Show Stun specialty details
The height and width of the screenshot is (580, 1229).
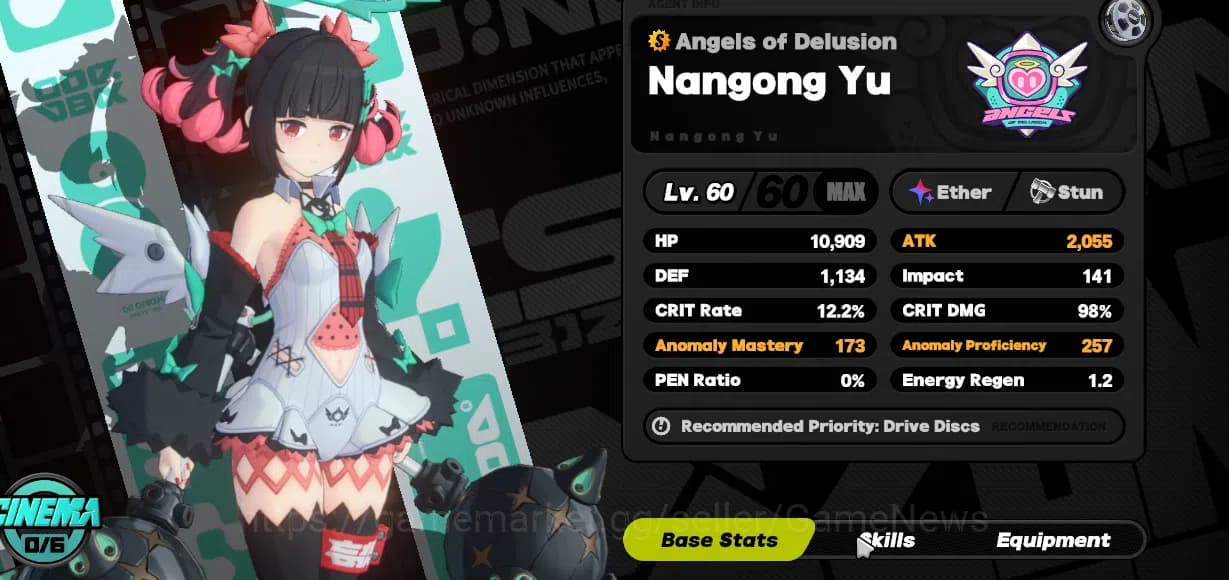tap(1067, 192)
